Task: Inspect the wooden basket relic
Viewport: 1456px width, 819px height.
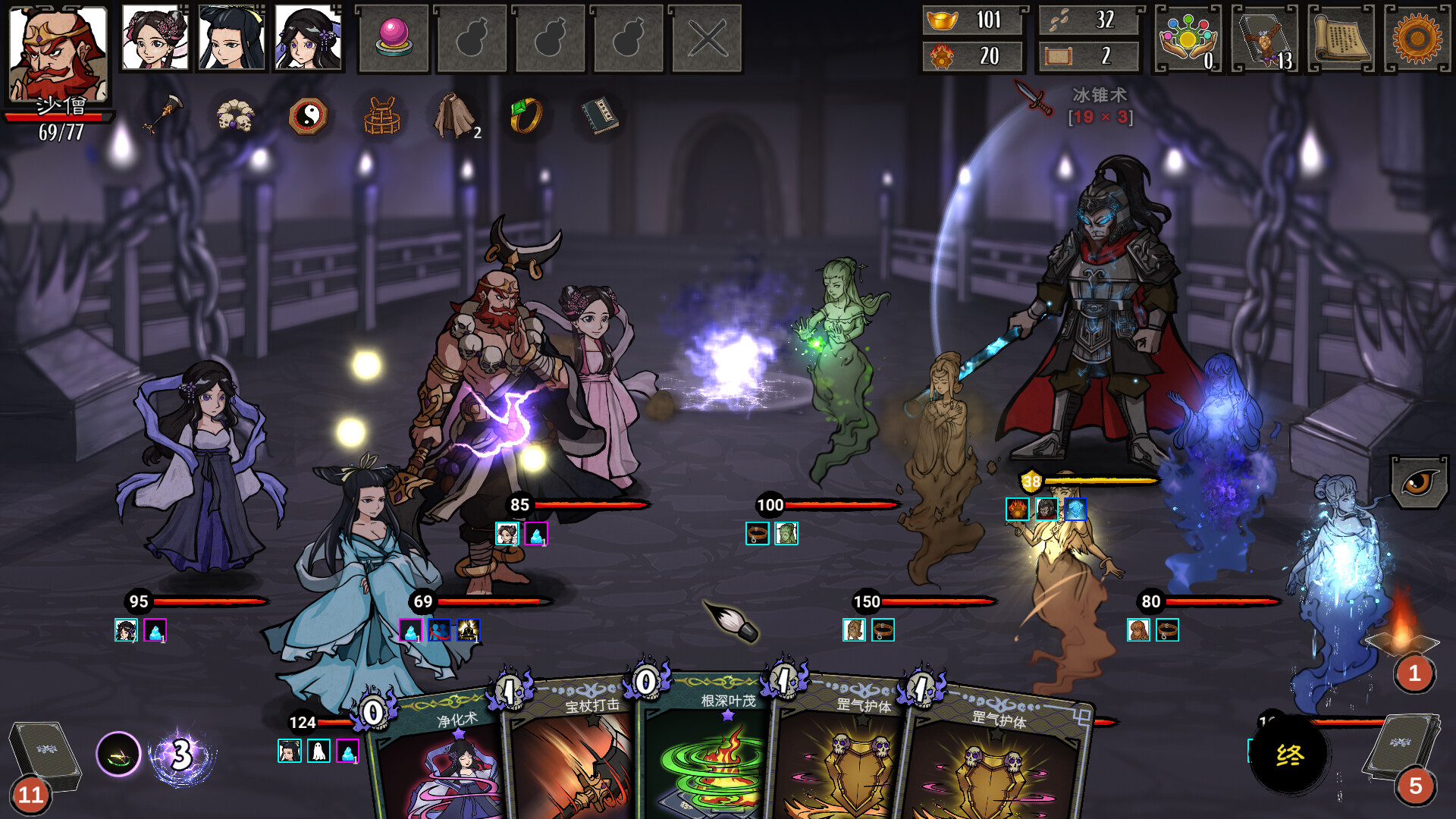Action: coord(381,116)
